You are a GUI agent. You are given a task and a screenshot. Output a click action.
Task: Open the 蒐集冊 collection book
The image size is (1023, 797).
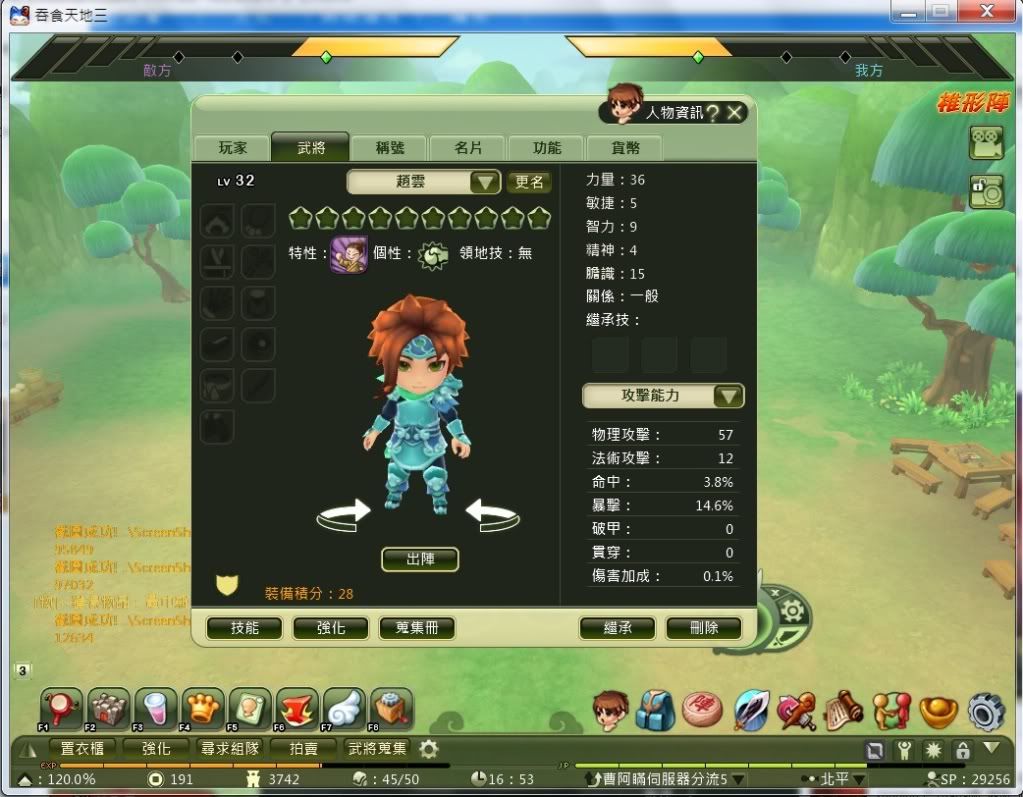pyautogui.click(x=417, y=628)
